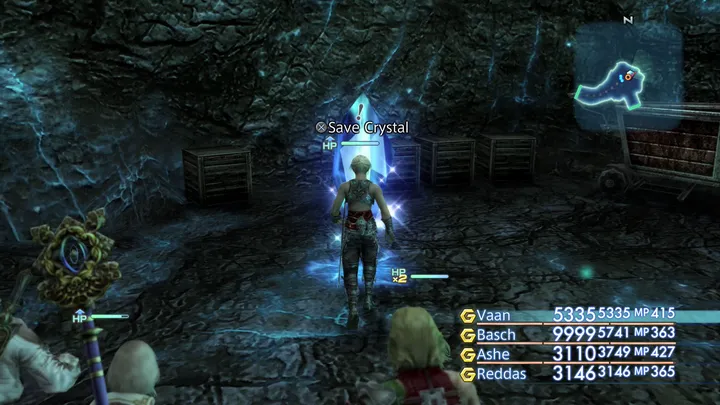
Task: Toggle Reddas's gambit icon
Action: (x=466, y=373)
